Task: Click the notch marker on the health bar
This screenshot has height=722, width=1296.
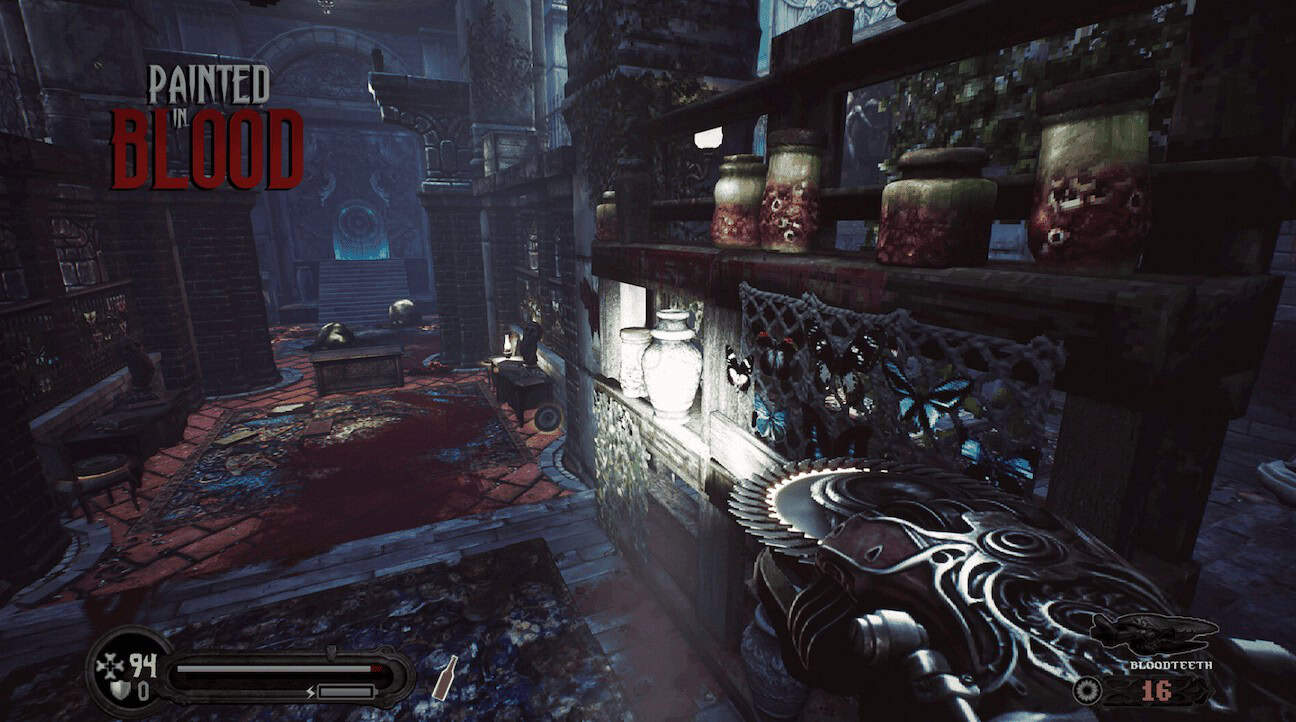Action: [x=331, y=649]
